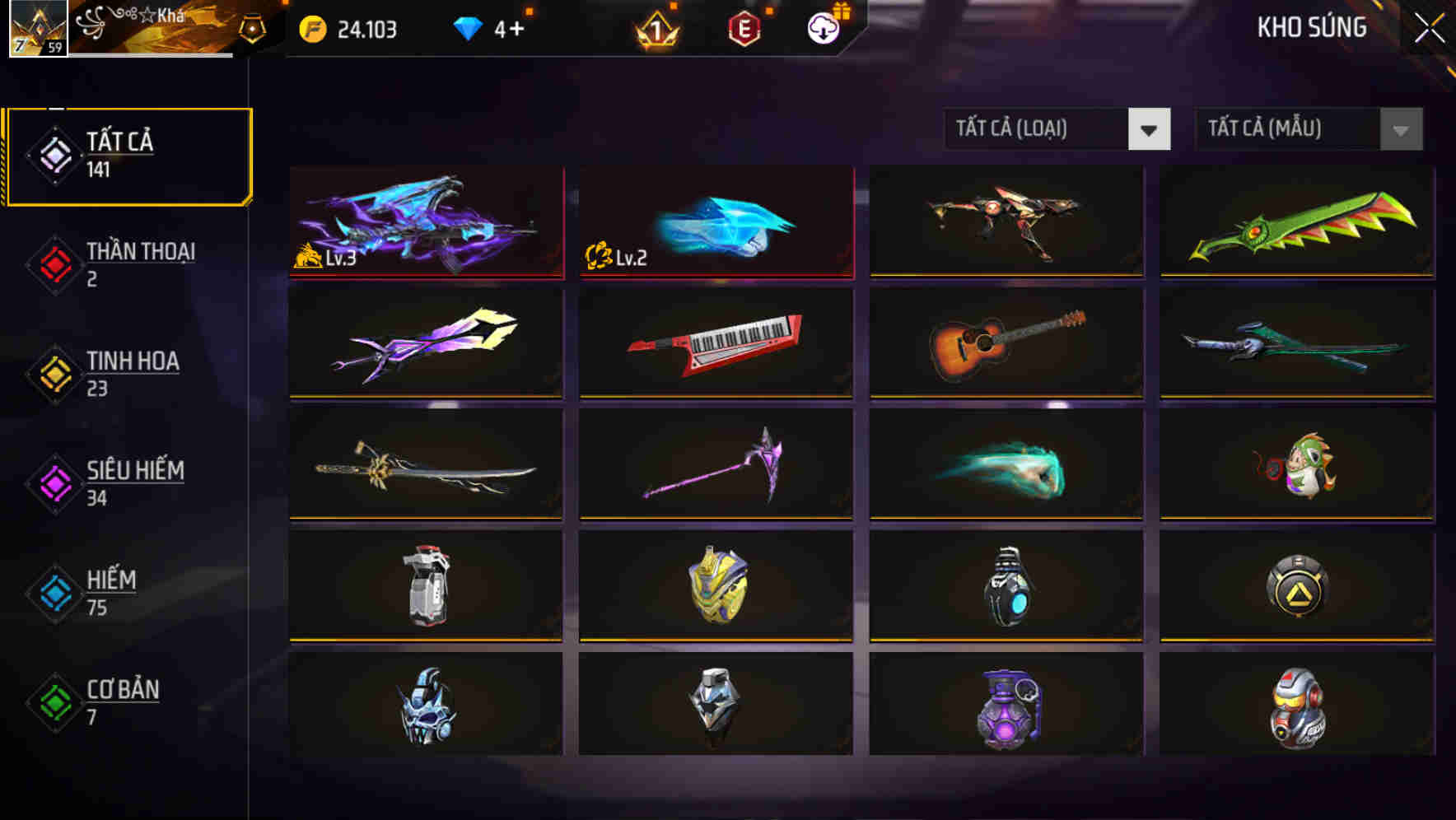
Task: Select the CƠ BẢN rarity filter icon
Action: [x=54, y=701]
